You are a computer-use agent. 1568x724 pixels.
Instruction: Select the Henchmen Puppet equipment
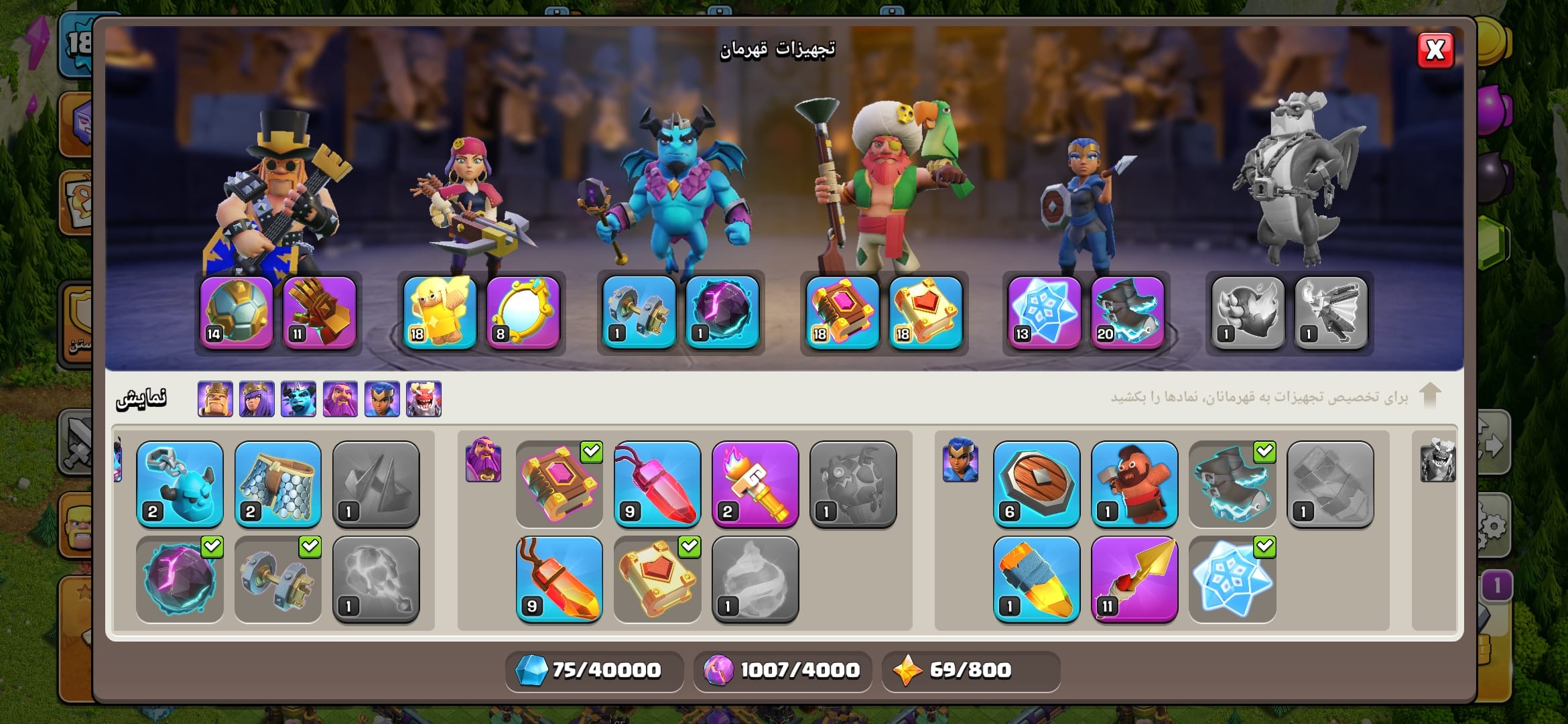click(180, 483)
